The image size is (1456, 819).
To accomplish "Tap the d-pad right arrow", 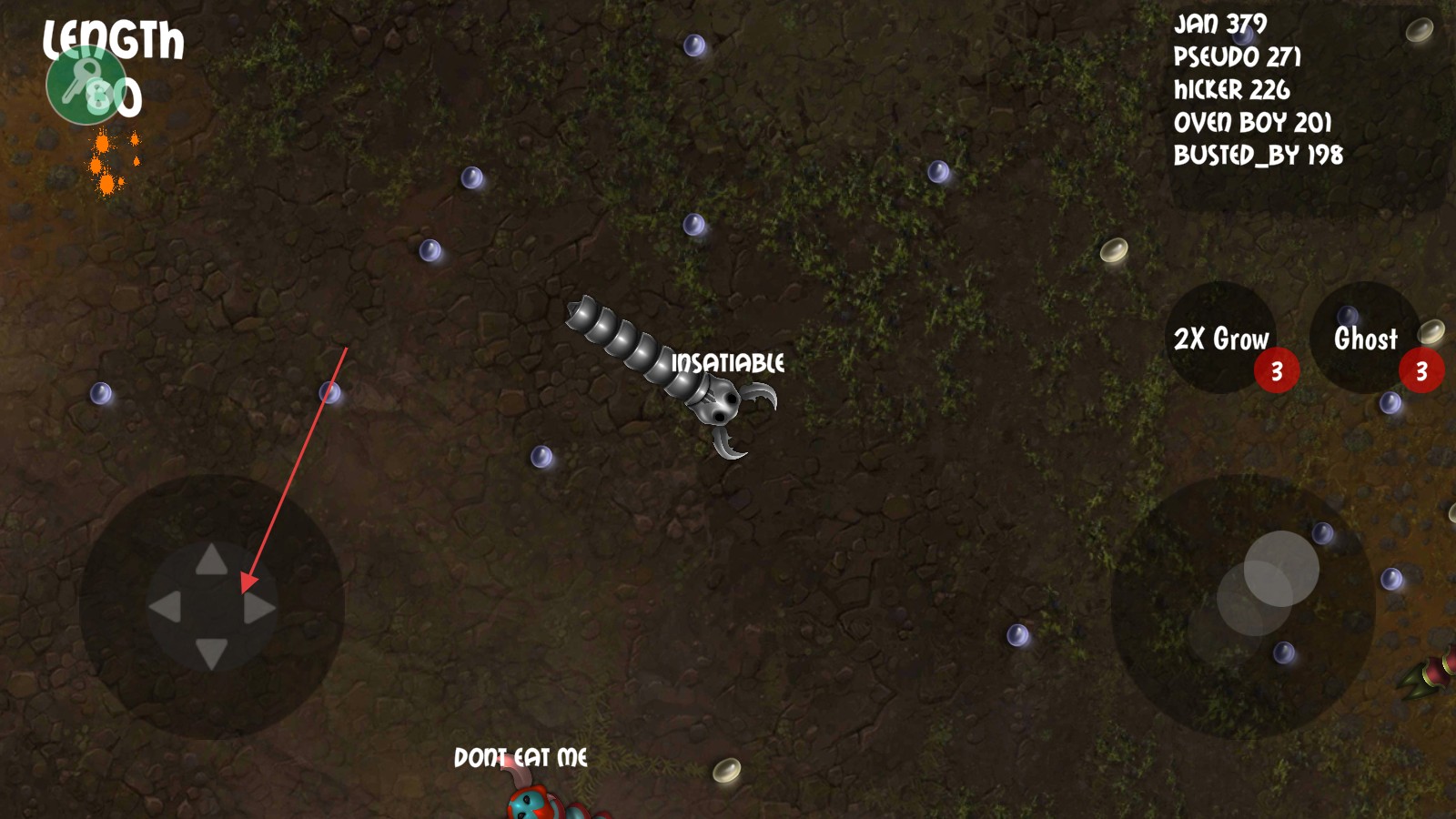I will point(259,608).
